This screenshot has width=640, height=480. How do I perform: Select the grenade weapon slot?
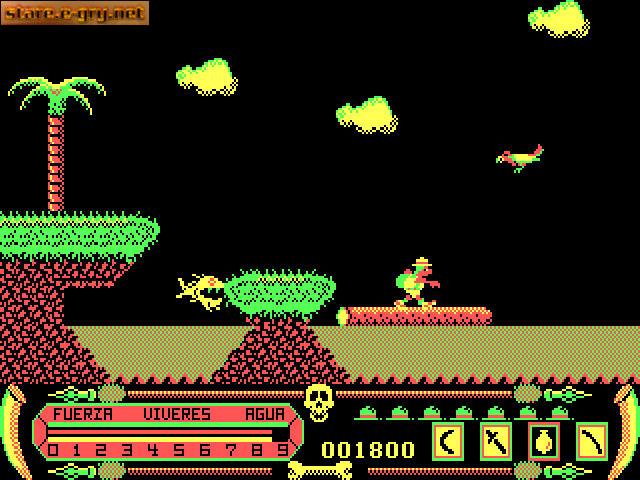(544, 439)
